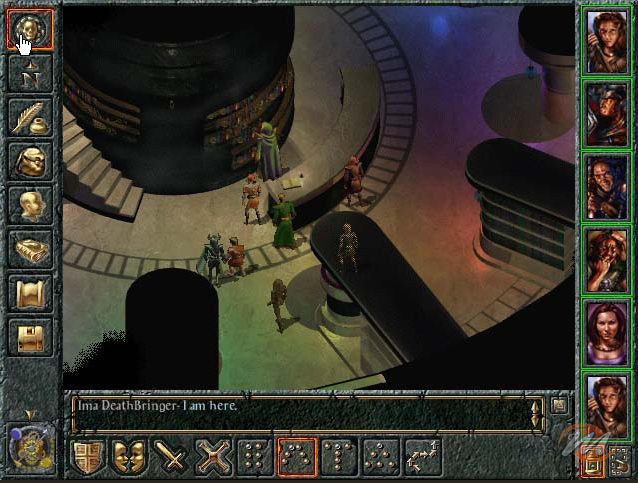Viewport: 638px width, 483px height.
Task: Select the sword attack action
Action: [172, 457]
